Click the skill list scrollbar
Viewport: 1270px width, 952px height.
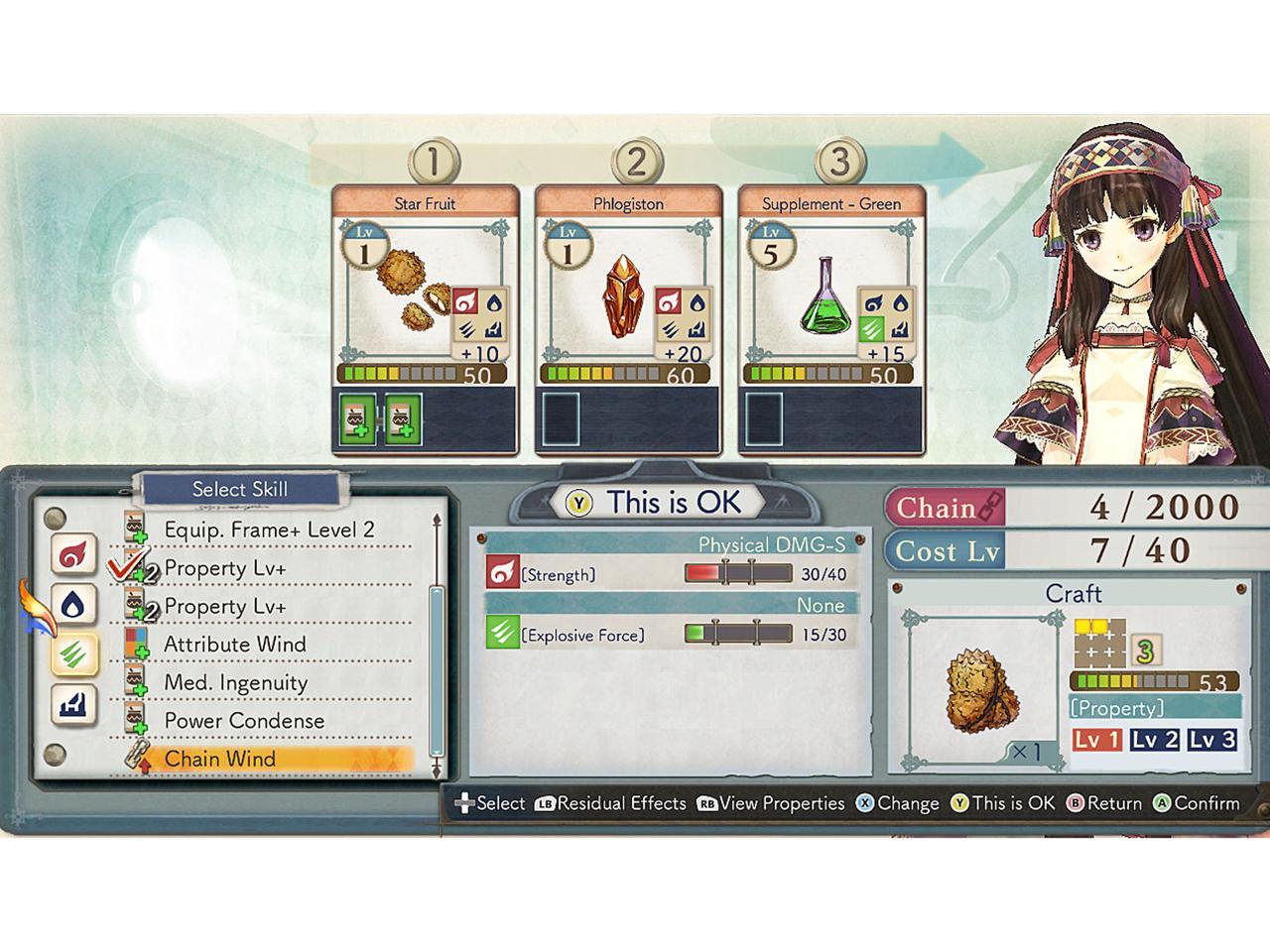436,668
